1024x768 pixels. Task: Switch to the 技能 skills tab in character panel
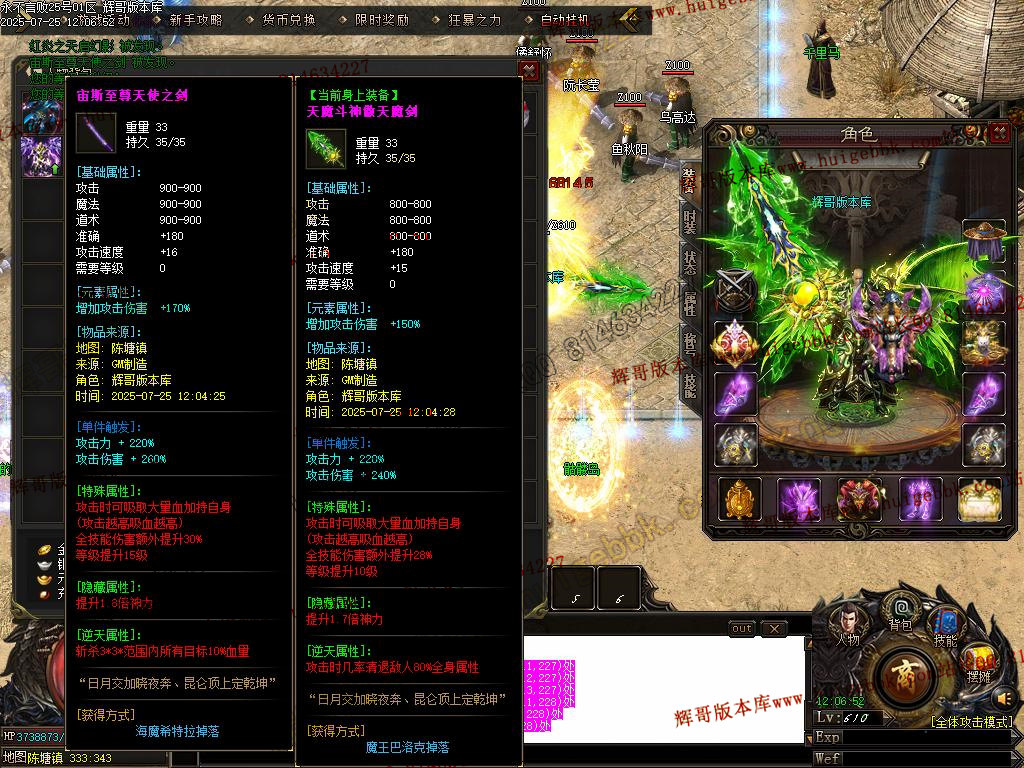pyautogui.click(x=690, y=385)
